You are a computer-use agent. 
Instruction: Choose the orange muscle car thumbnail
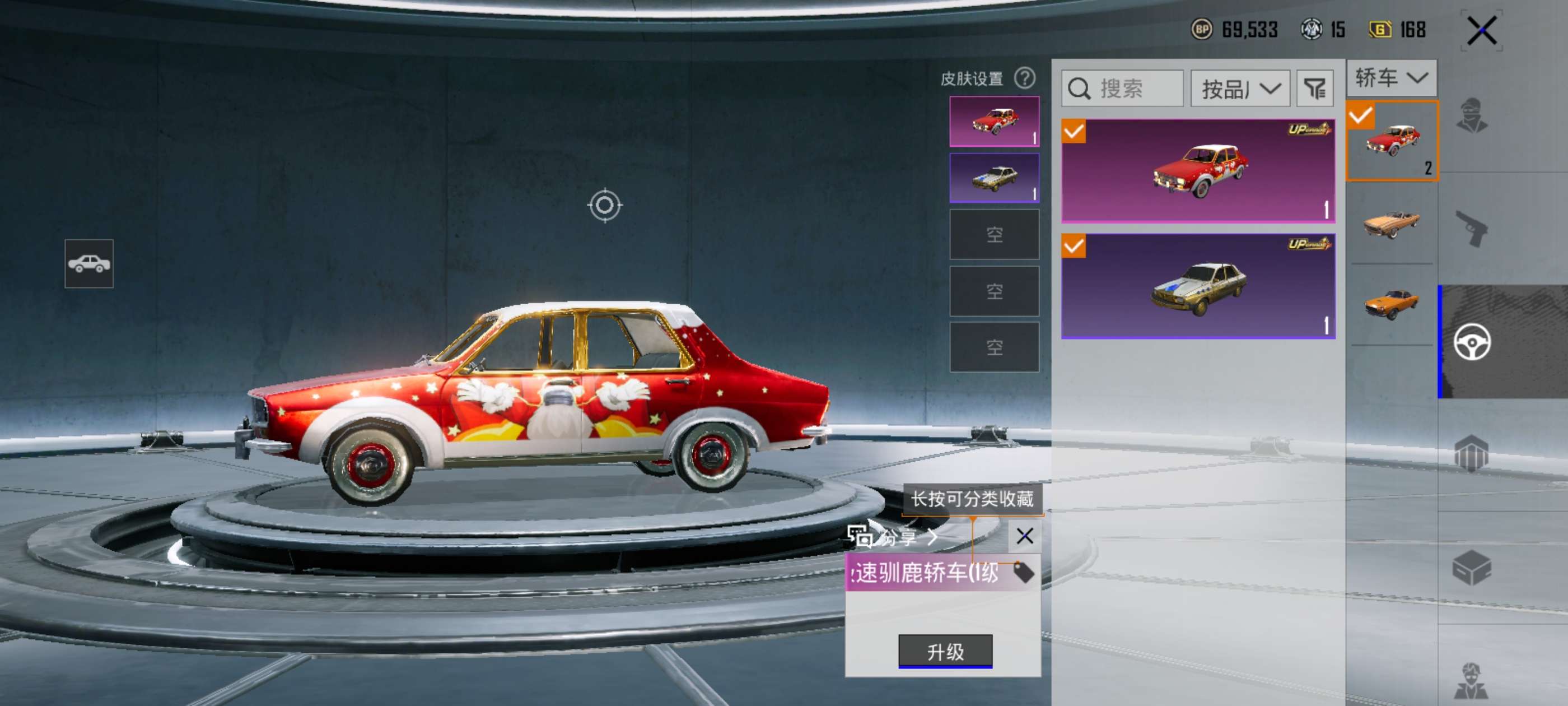pyautogui.click(x=1392, y=304)
